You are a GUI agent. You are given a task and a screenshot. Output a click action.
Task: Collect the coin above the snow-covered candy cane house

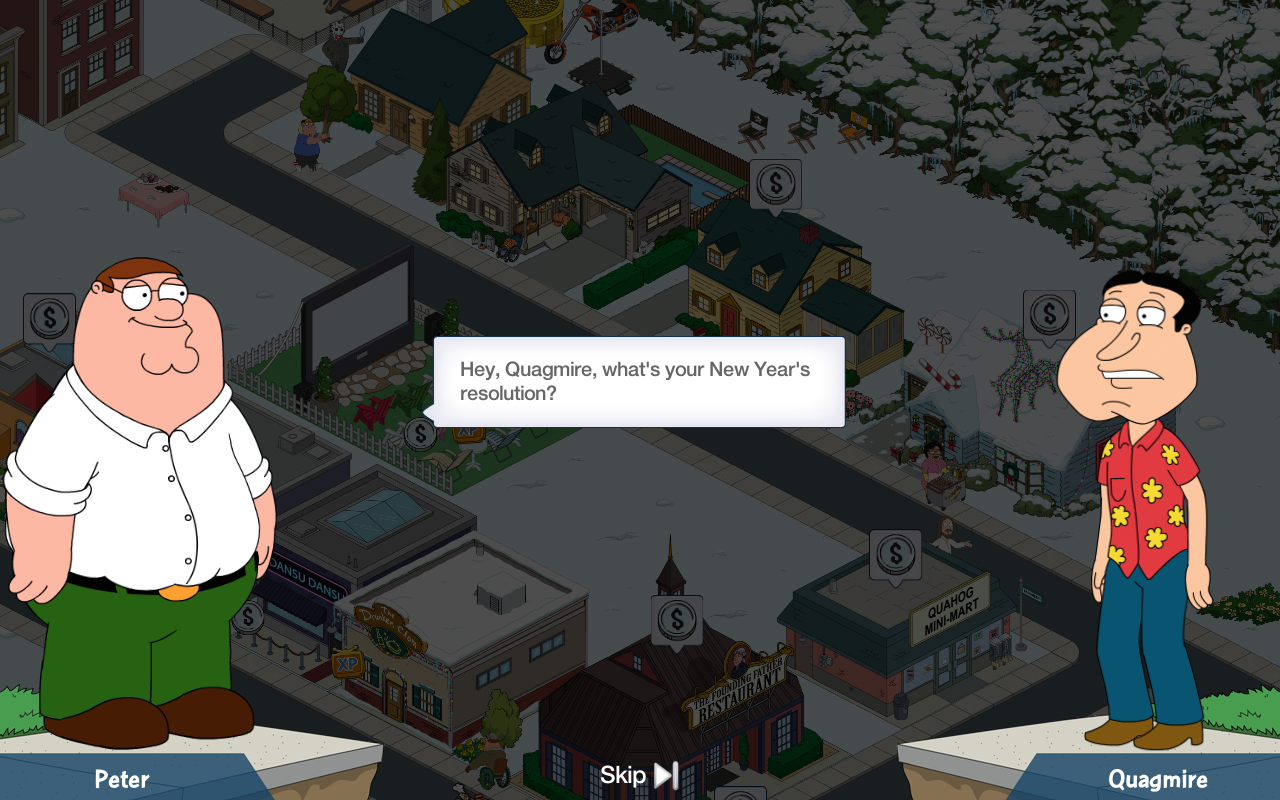click(1049, 315)
